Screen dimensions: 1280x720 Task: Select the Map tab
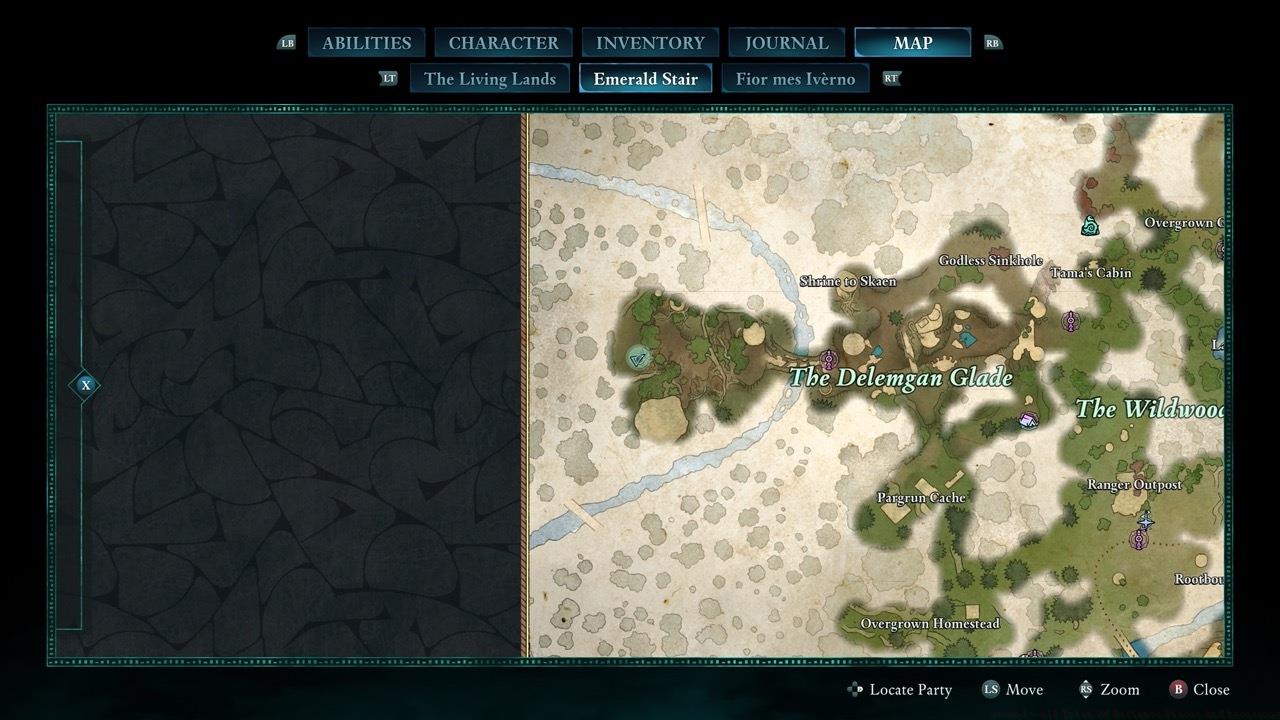coord(912,43)
